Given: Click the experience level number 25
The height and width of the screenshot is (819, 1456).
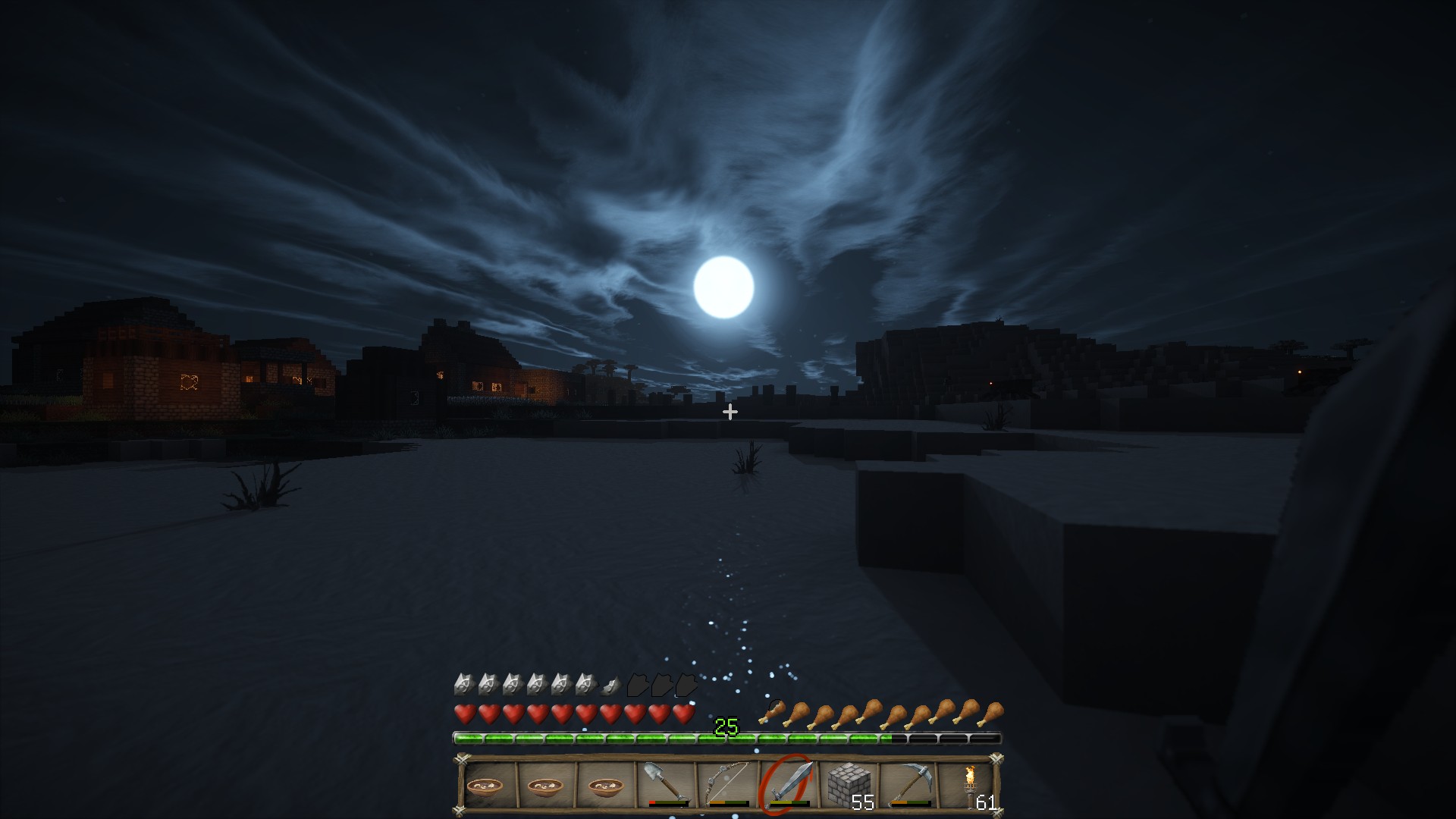Looking at the screenshot, I should pyautogui.click(x=727, y=726).
